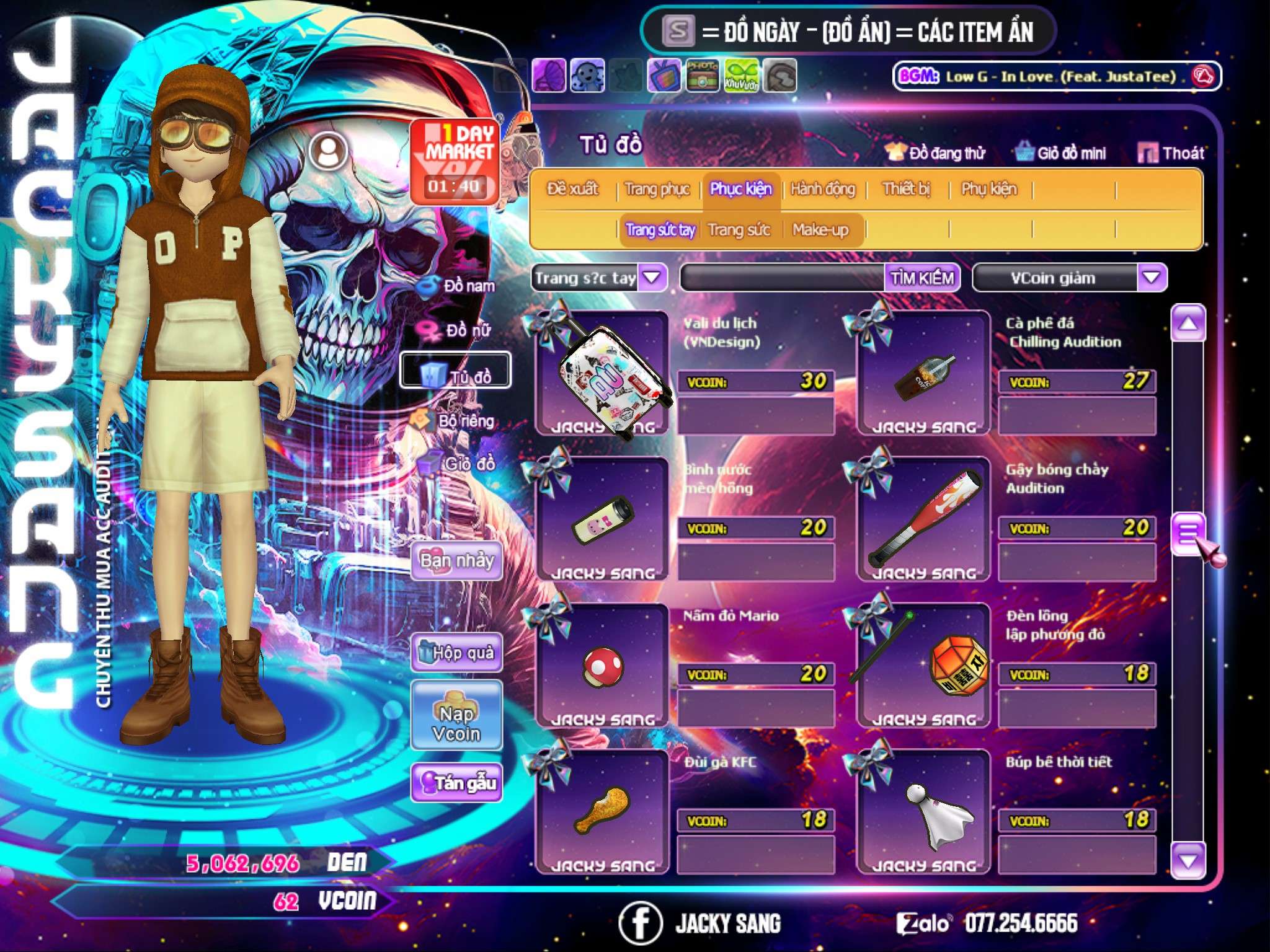Open the Đồ nam men's shop

tap(459, 286)
